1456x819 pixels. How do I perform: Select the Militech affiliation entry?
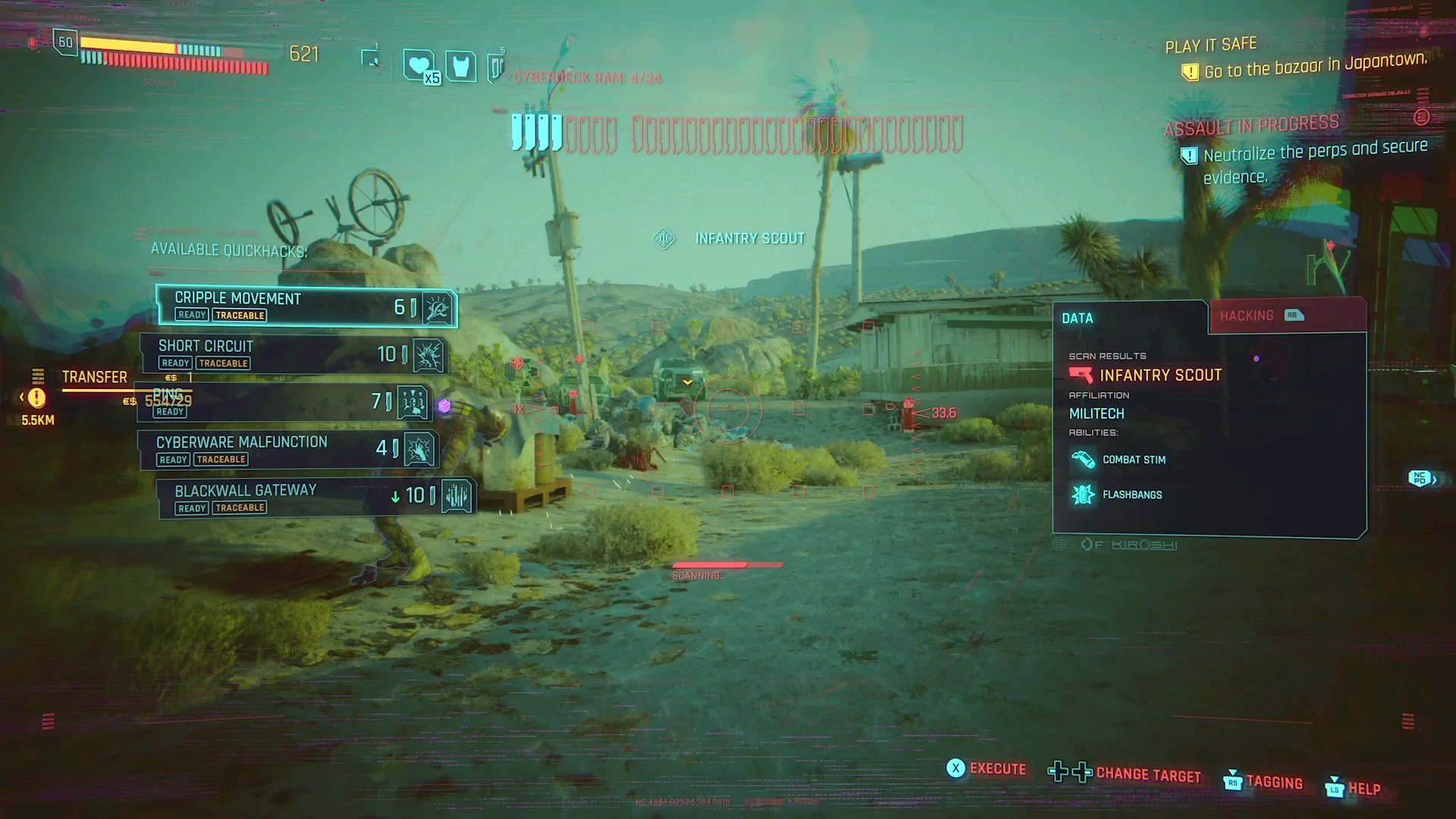coord(1097,414)
